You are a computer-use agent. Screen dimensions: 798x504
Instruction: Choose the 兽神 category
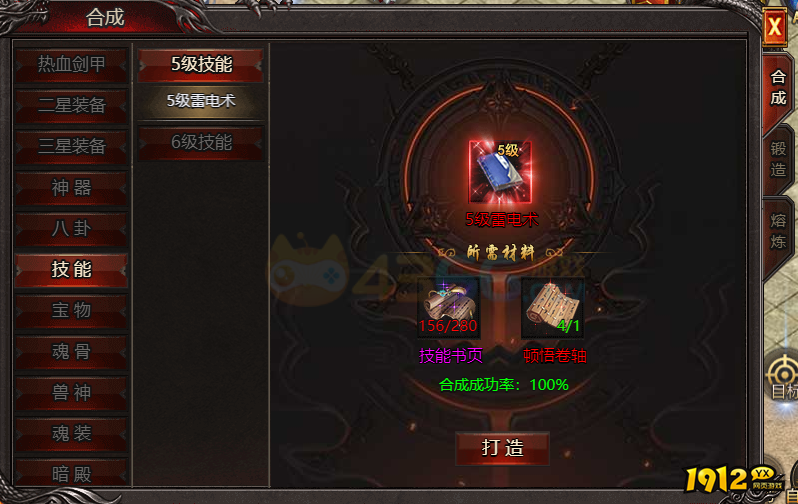[71, 392]
